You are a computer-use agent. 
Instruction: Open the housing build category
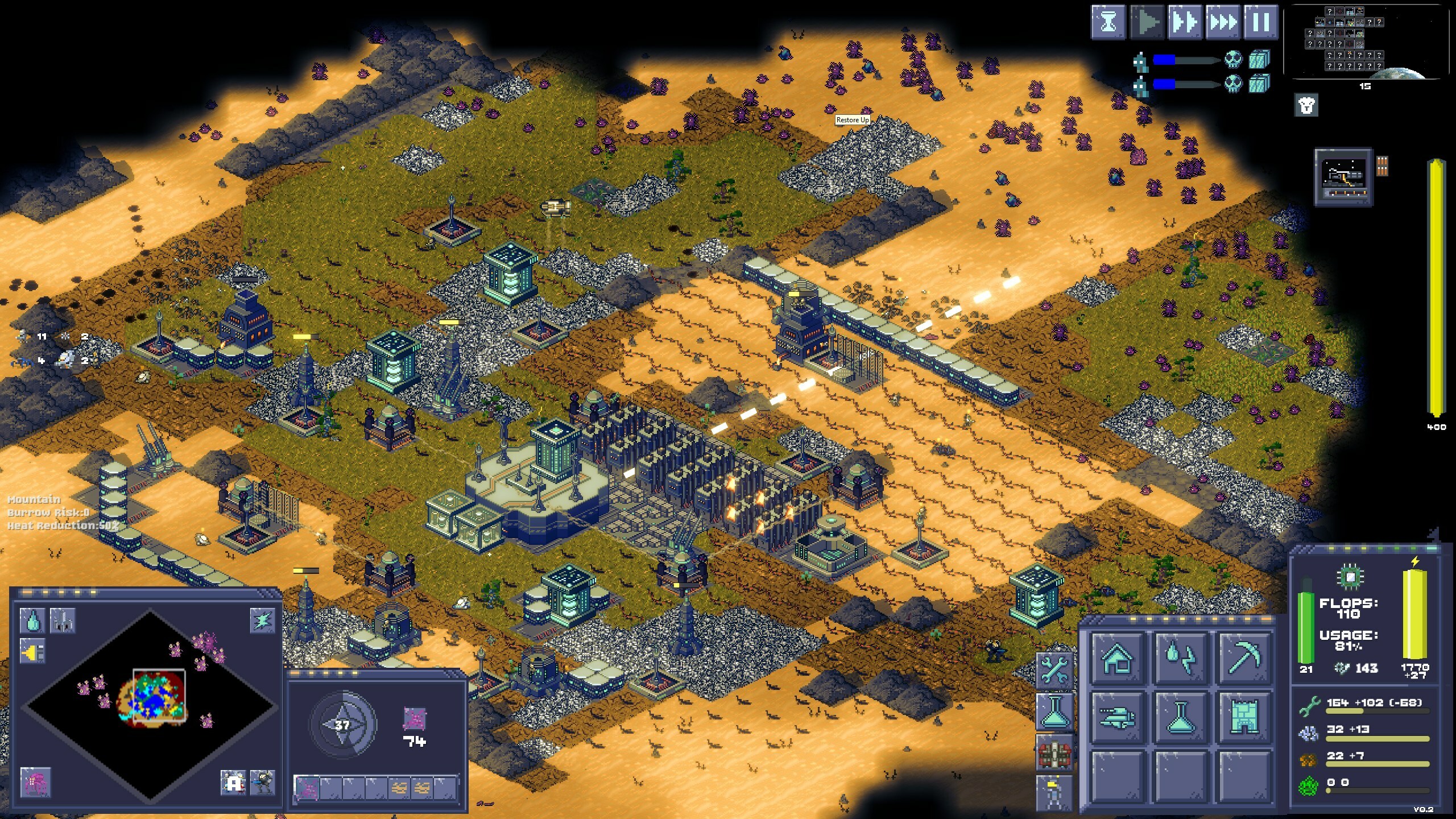tap(1118, 657)
